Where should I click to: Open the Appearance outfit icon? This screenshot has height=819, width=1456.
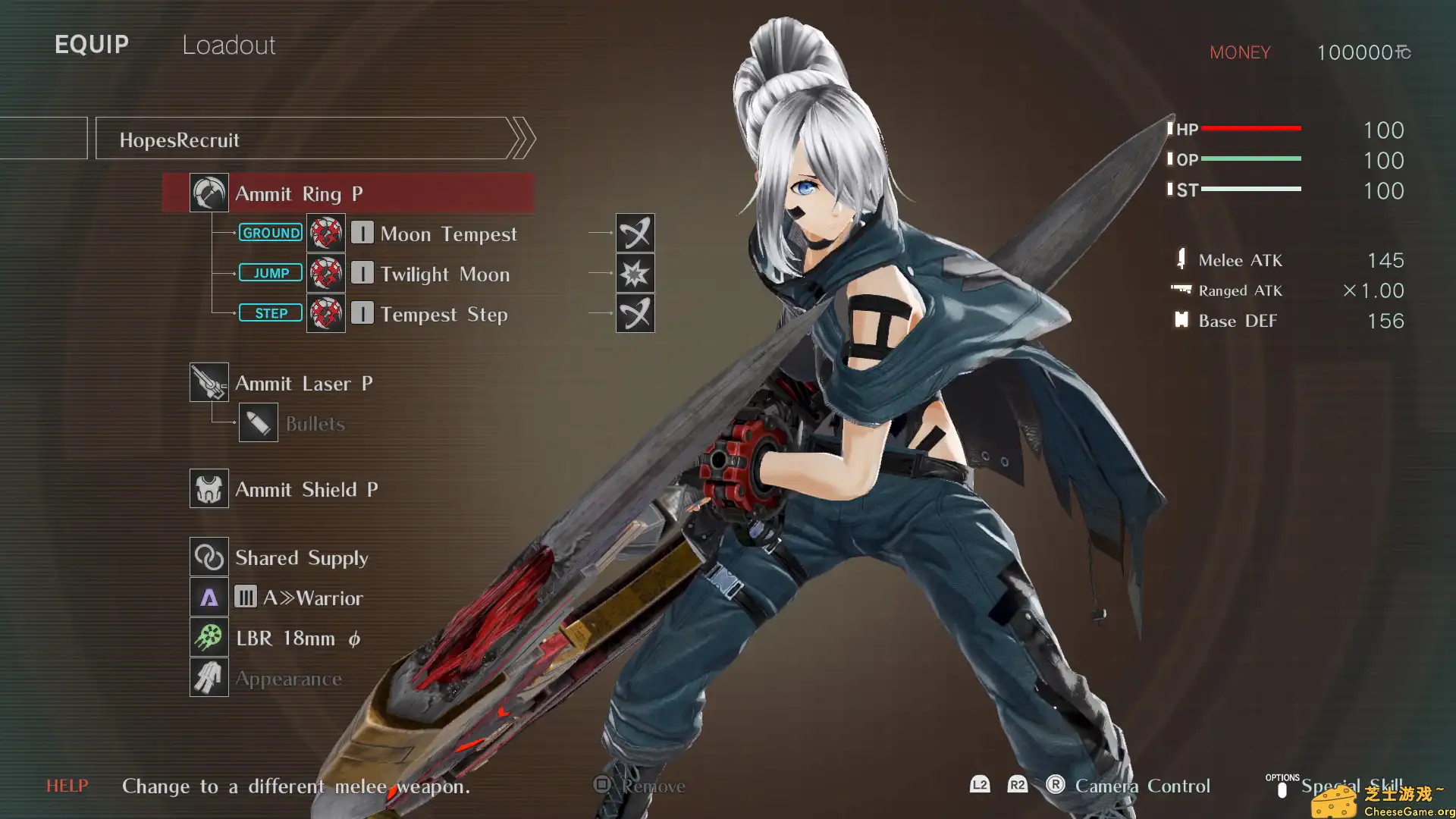209,677
